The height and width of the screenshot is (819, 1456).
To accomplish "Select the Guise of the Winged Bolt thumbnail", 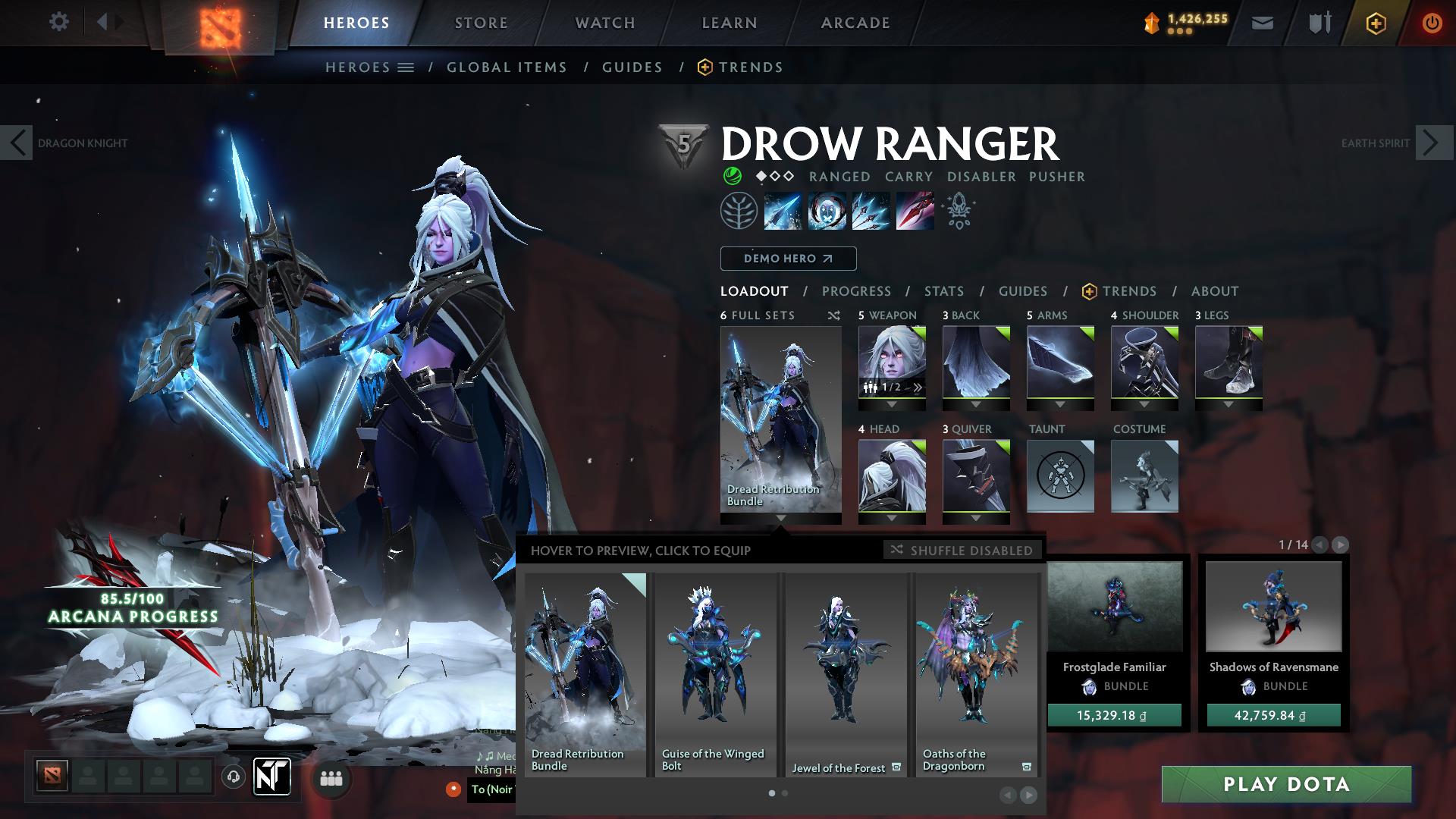I will (x=714, y=667).
